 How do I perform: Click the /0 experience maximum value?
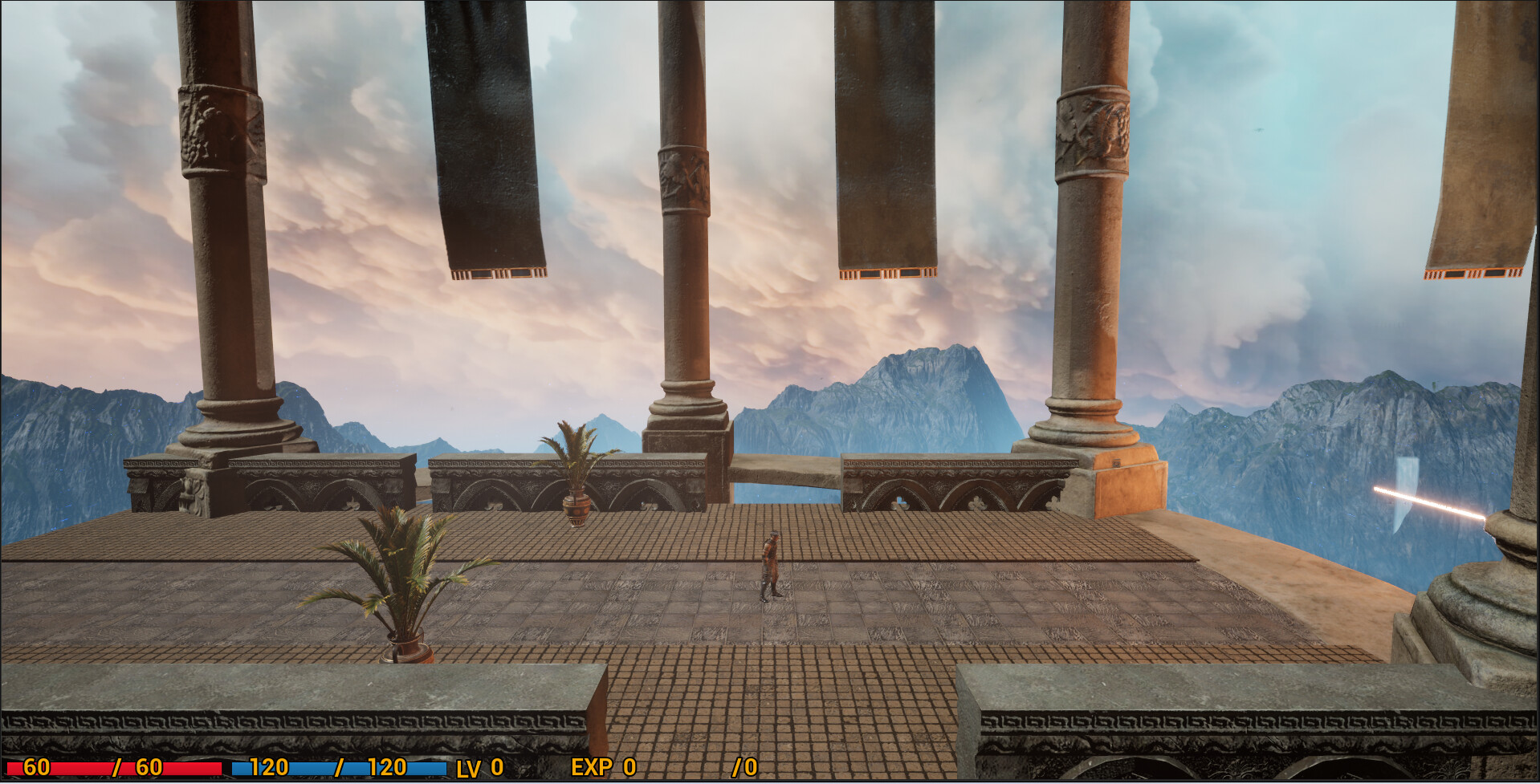click(x=744, y=768)
